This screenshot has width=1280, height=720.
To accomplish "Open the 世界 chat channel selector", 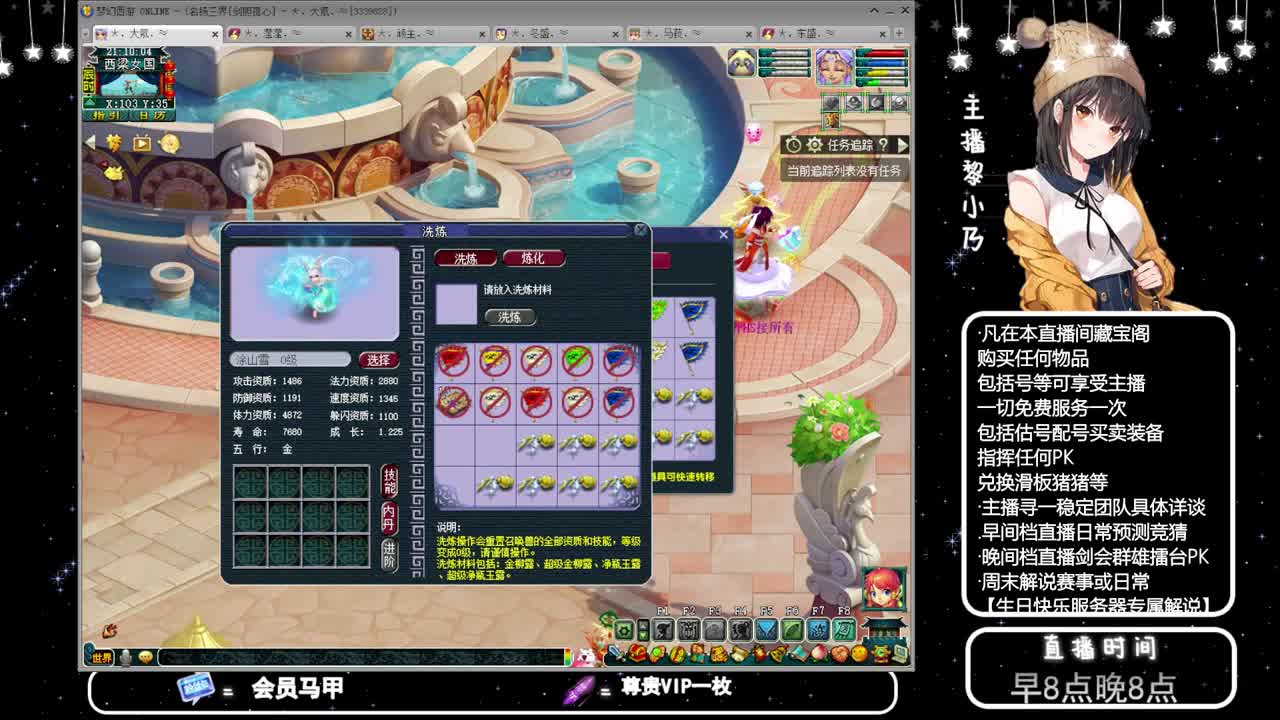I will pos(102,655).
